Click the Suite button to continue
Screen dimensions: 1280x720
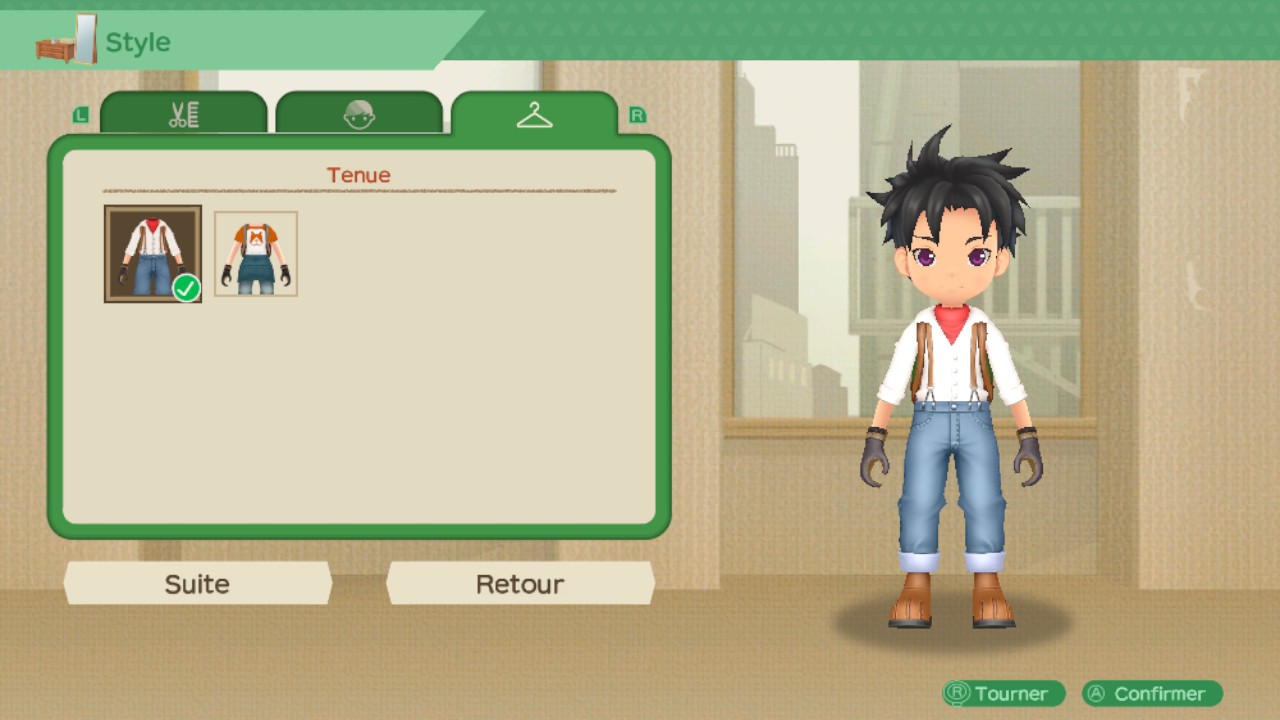click(197, 584)
